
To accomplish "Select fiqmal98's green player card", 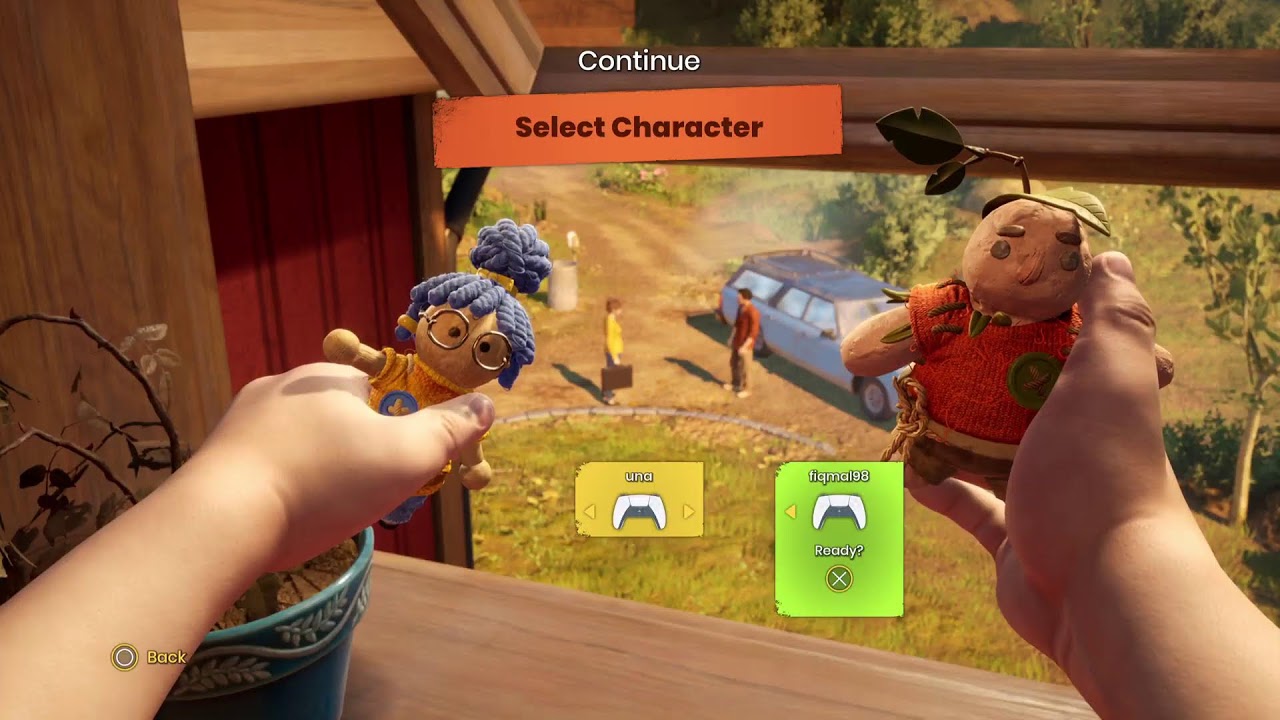I will (839, 538).
